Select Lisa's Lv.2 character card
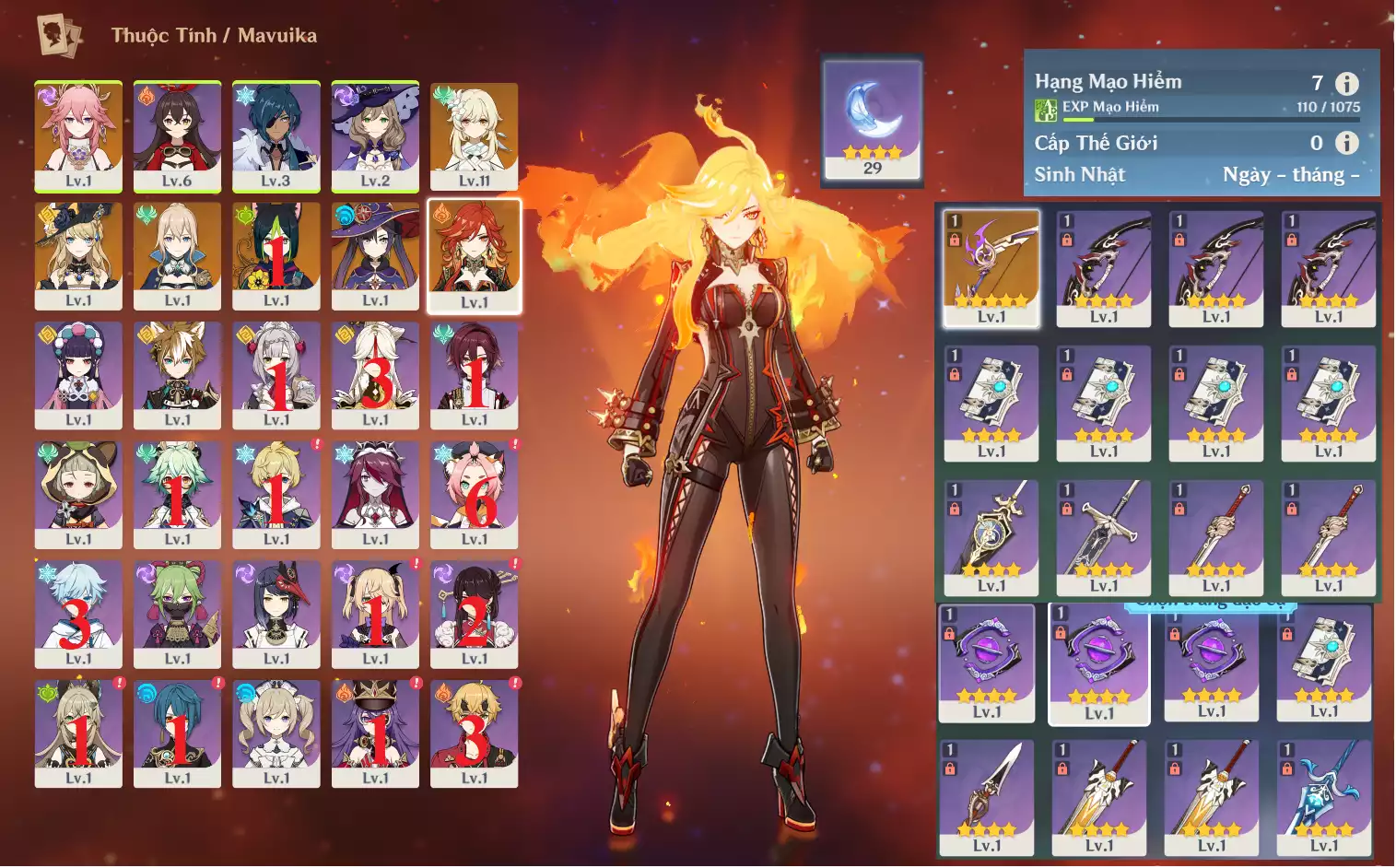 coord(375,135)
